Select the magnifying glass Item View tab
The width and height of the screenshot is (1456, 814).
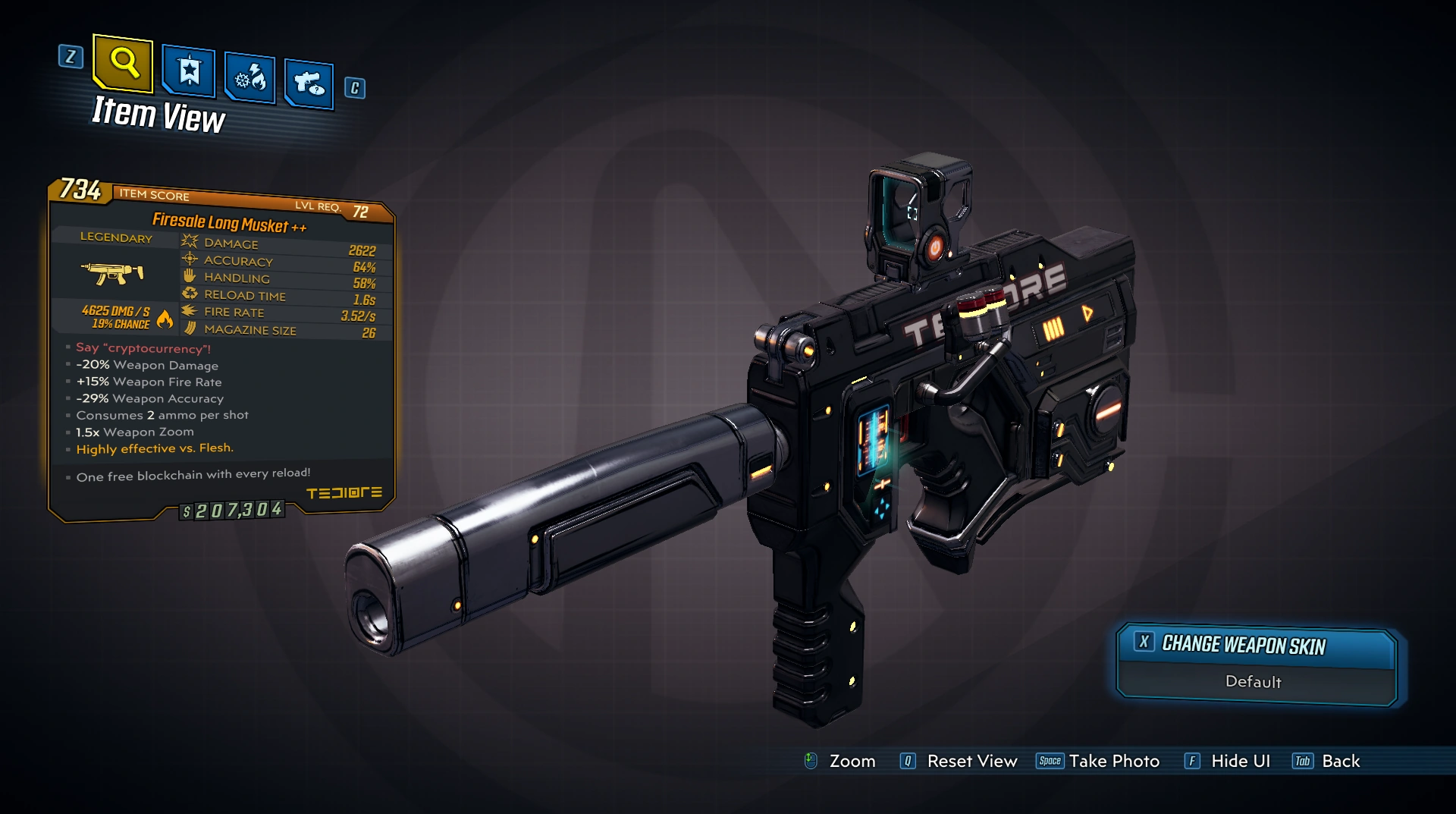[124, 63]
